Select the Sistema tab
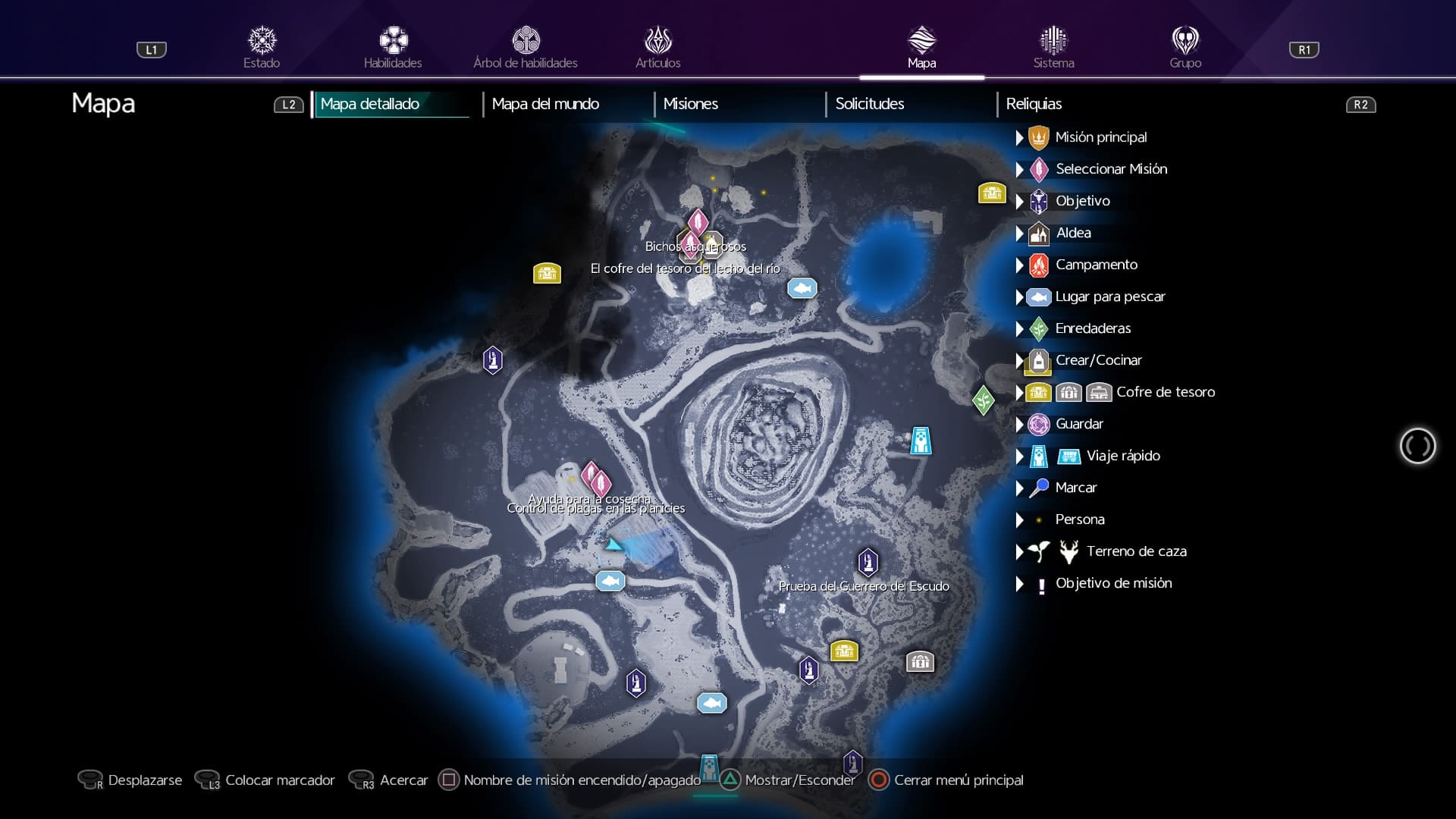The image size is (1456, 819). click(1053, 48)
